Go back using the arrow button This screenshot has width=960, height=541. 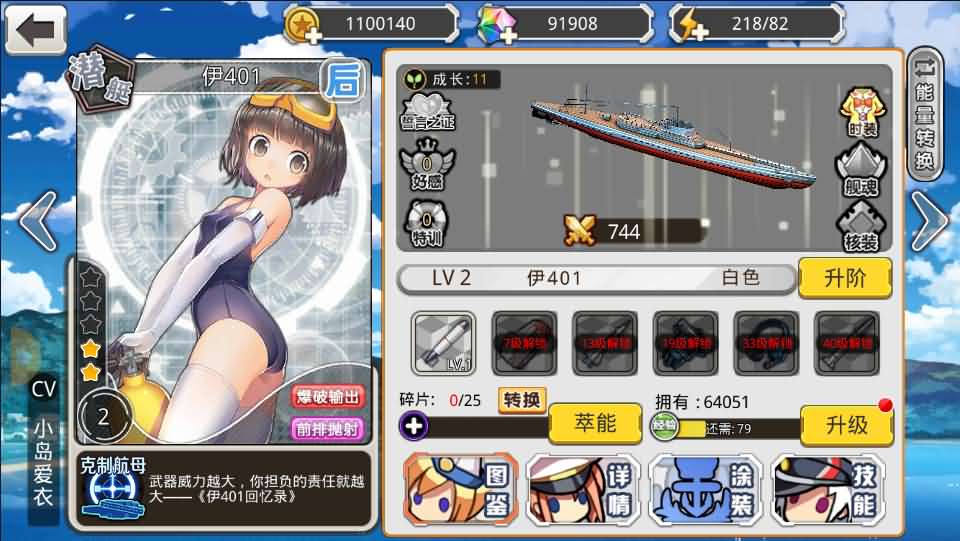point(35,29)
